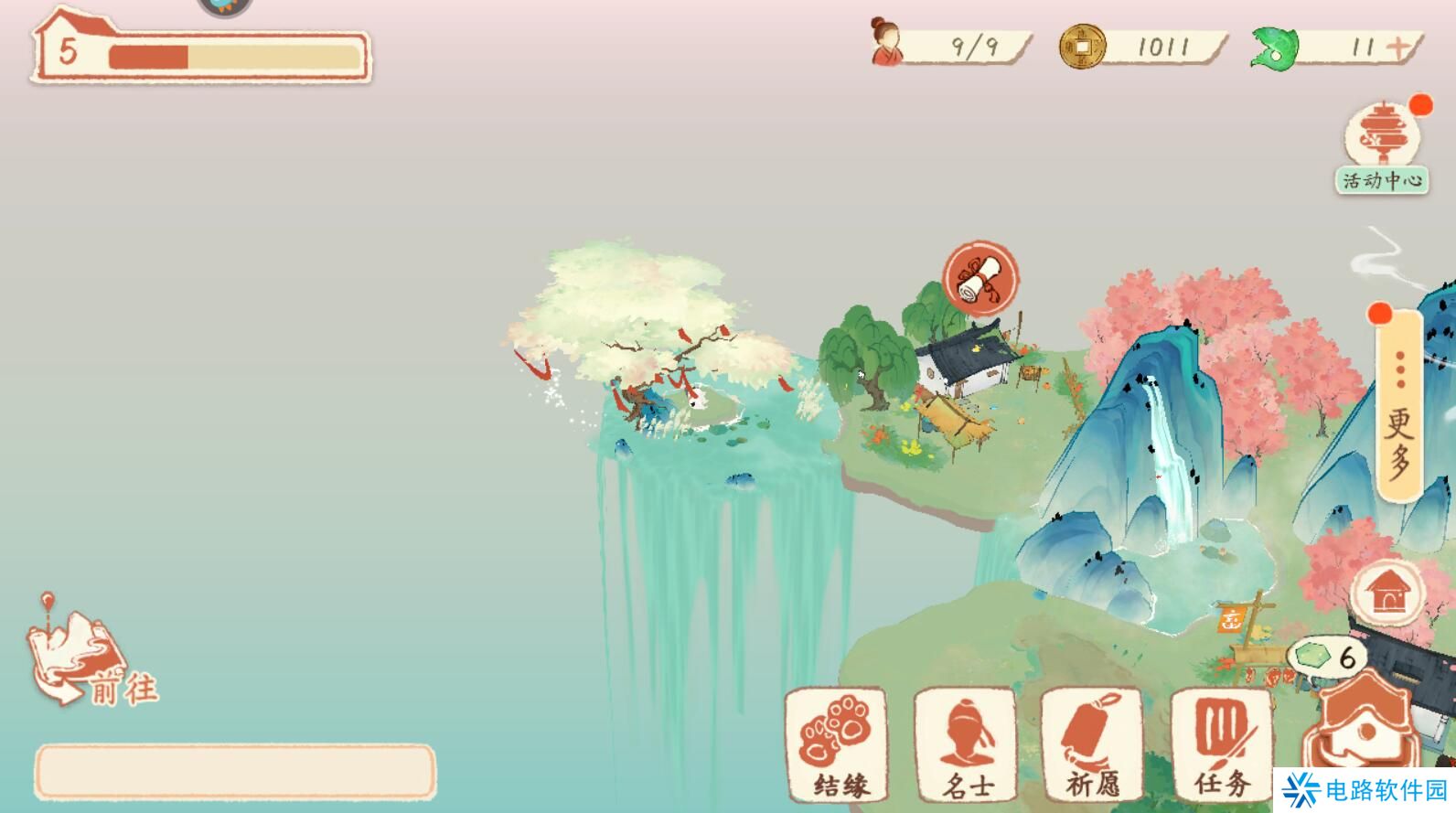1456x813 pixels.
Task: Select the villager population icon
Action: (x=885, y=43)
